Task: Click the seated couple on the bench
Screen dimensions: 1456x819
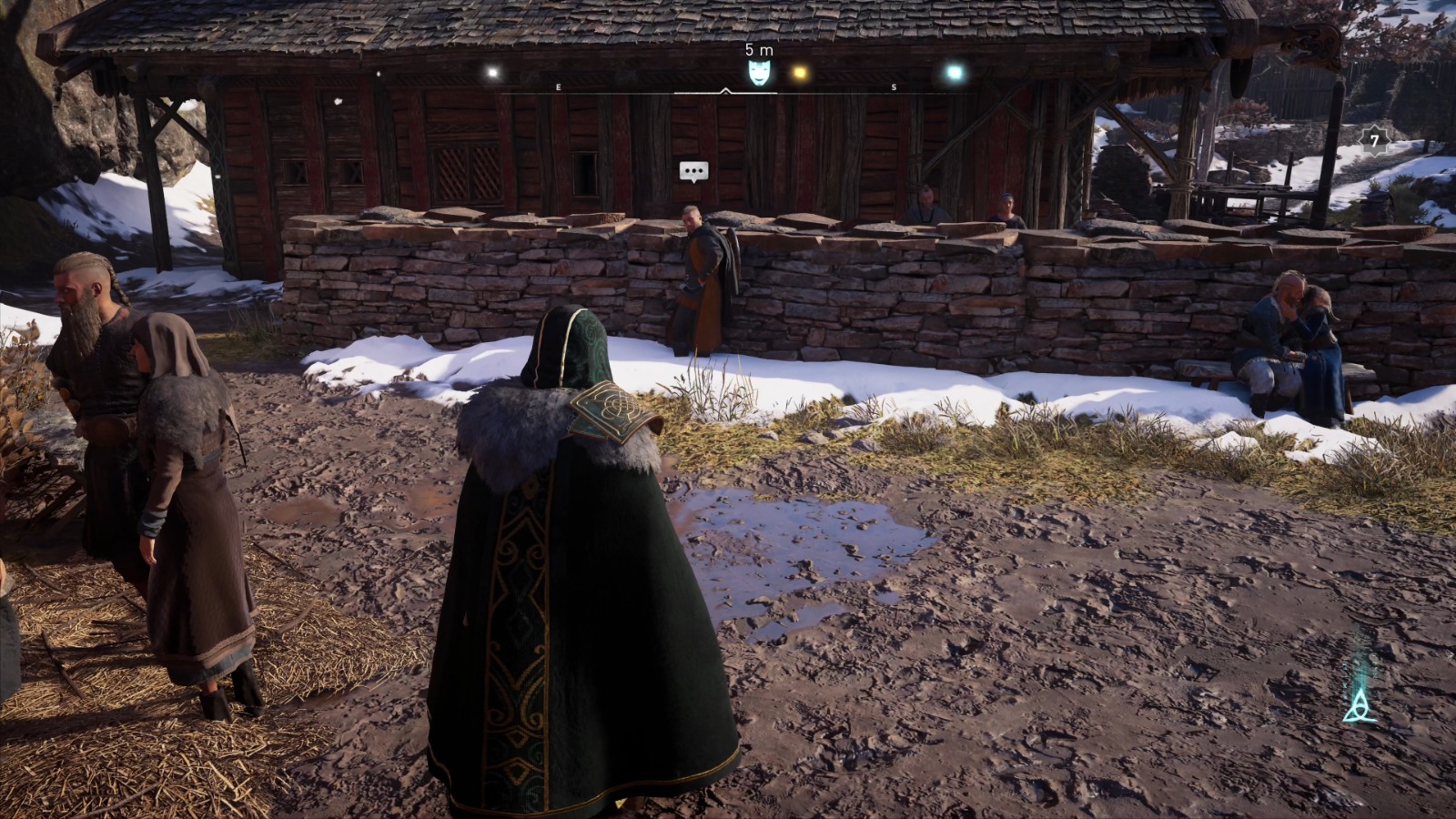Action: click(x=1301, y=337)
